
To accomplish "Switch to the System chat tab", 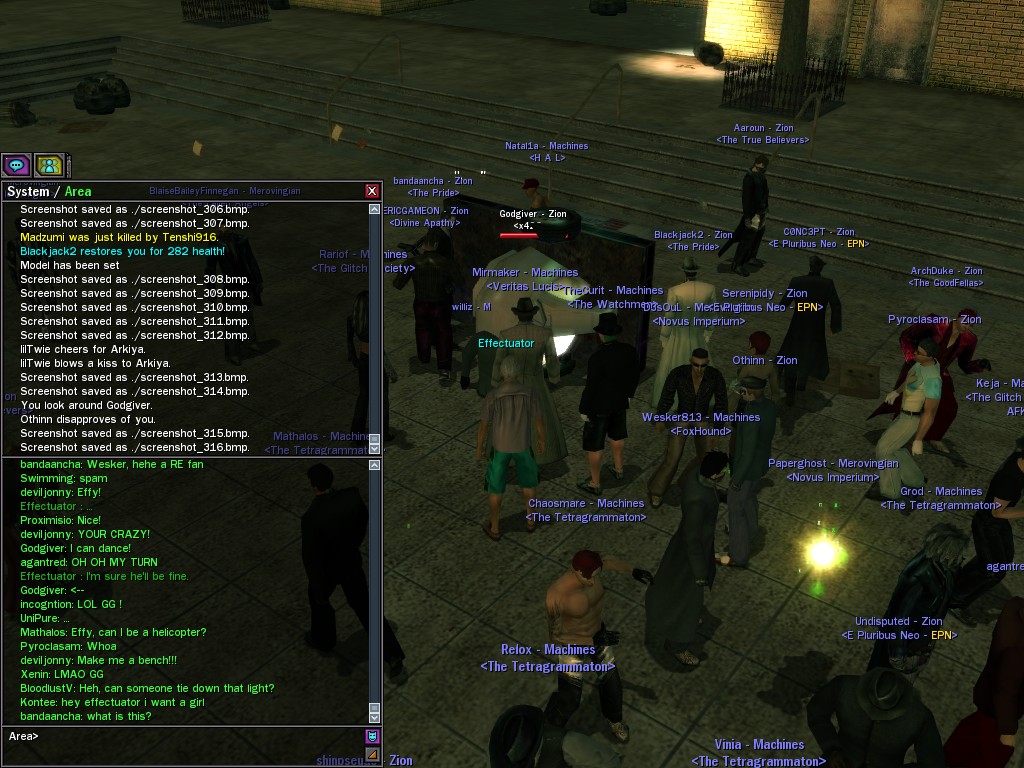I will pyautogui.click(x=28, y=191).
